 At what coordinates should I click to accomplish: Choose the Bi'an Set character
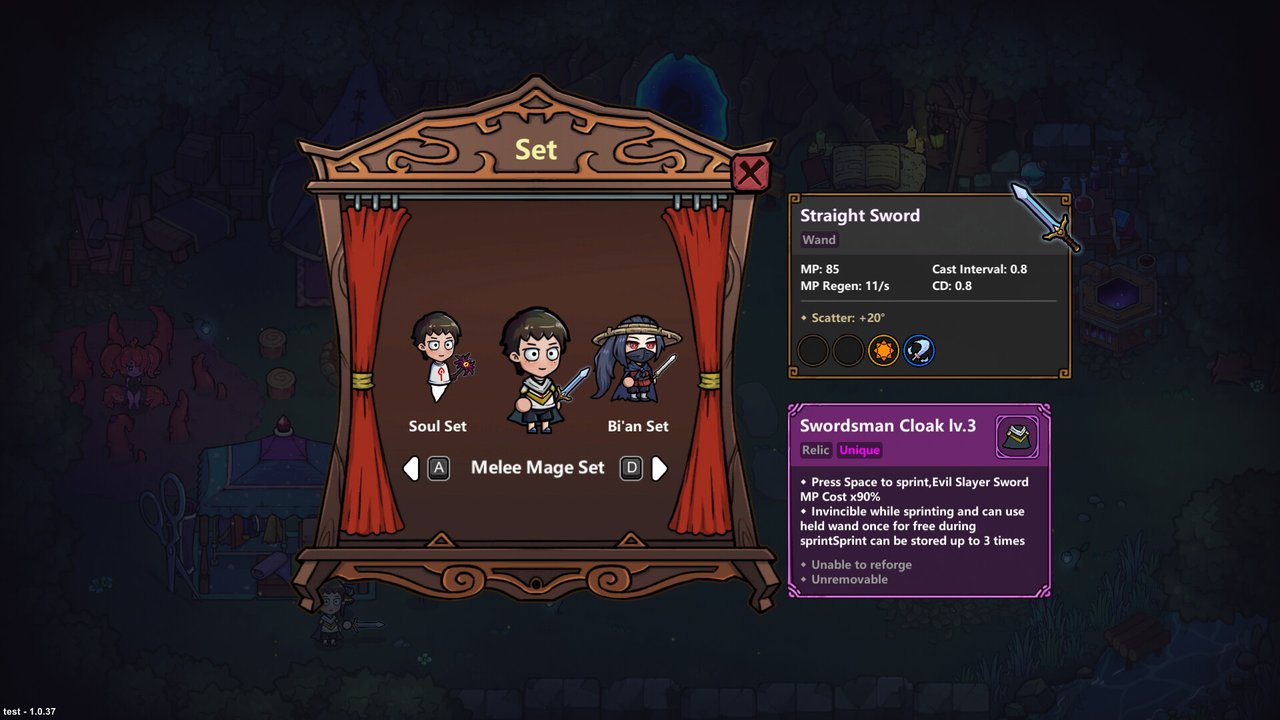tap(637, 360)
